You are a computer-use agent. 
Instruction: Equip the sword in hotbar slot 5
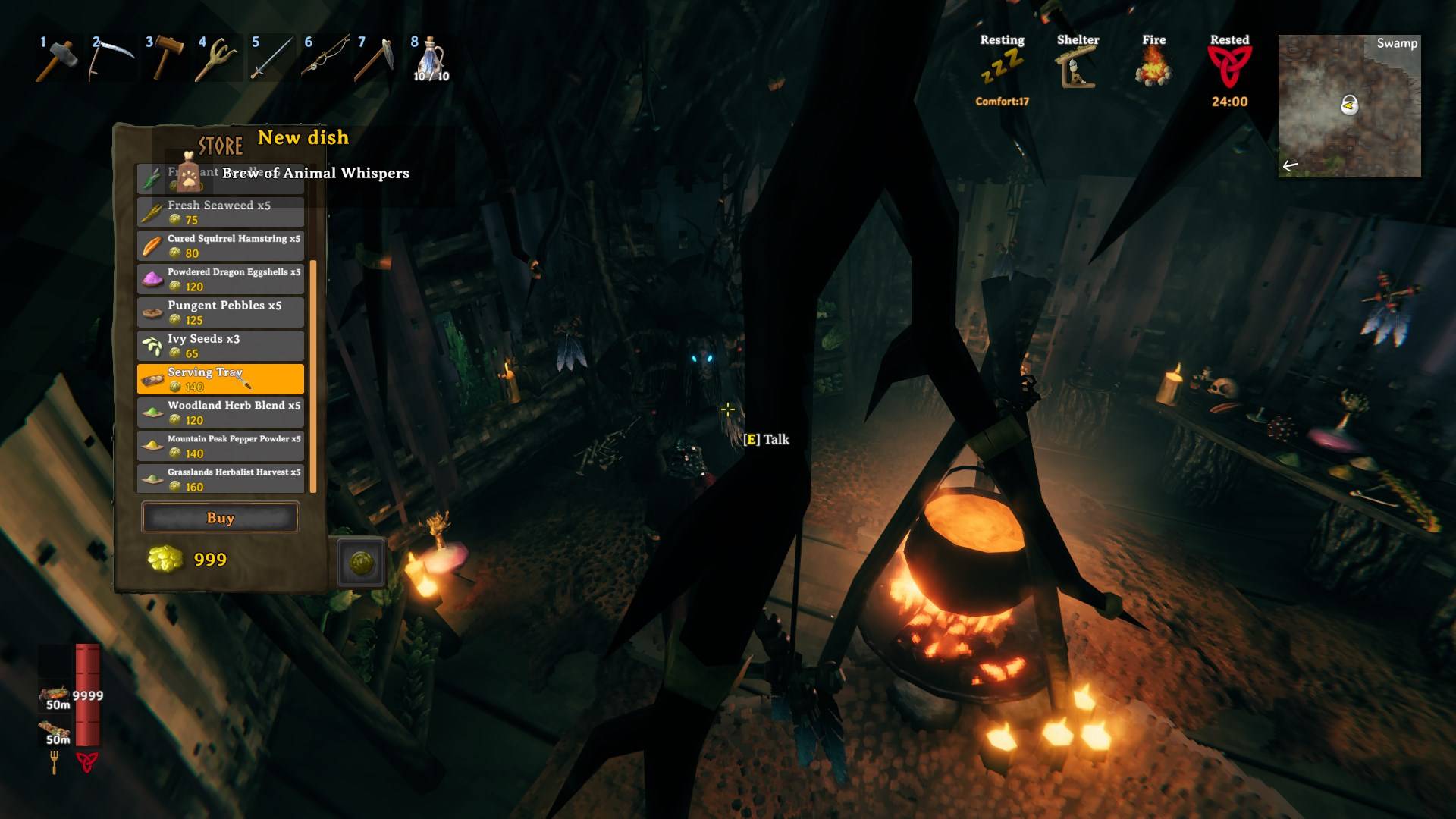click(x=270, y=58)
